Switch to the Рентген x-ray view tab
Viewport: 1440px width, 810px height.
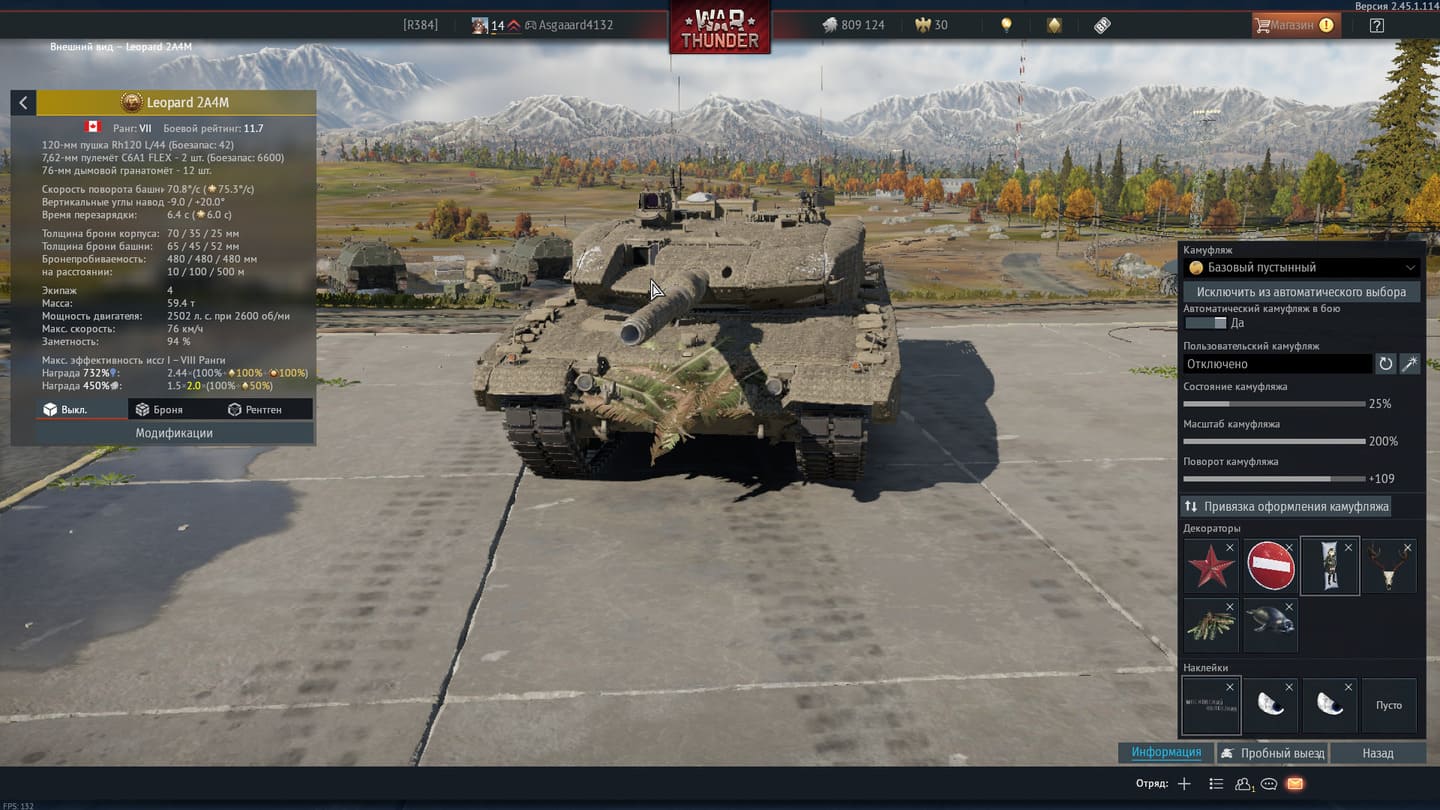[255, 409]
